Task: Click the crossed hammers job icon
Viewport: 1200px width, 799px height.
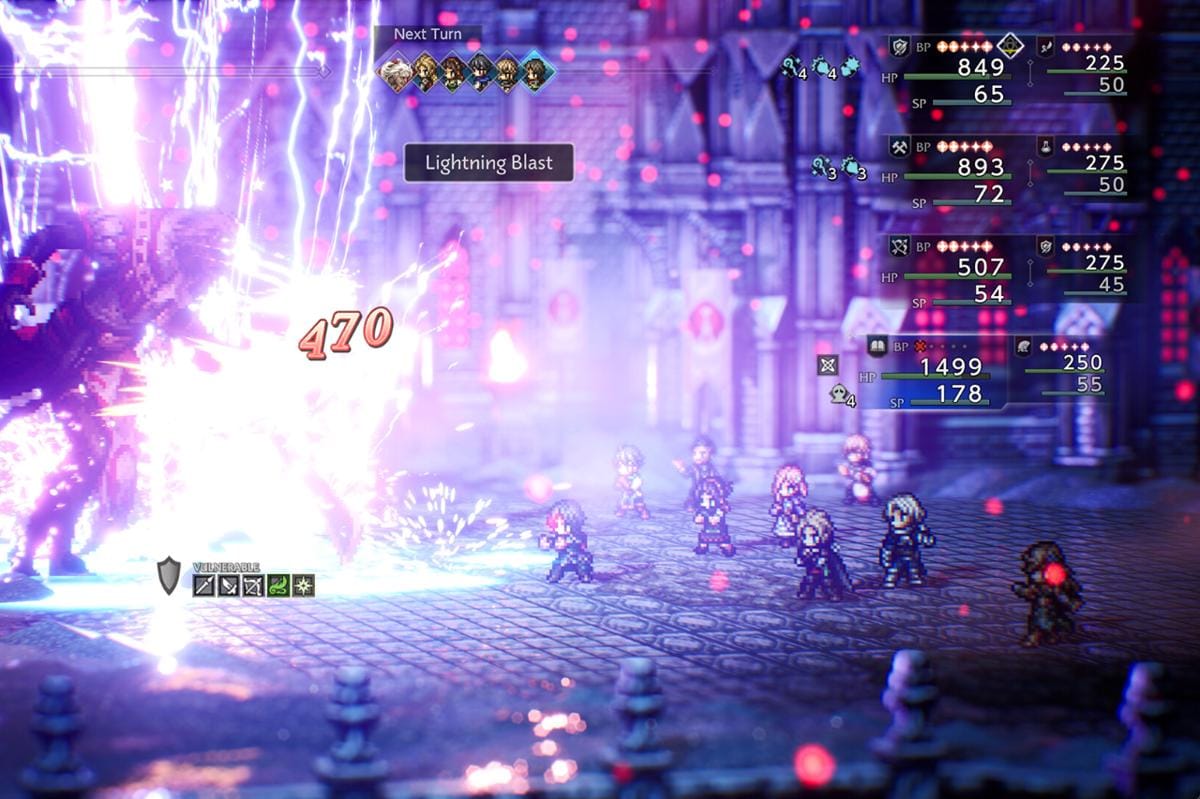Action: 899,146
